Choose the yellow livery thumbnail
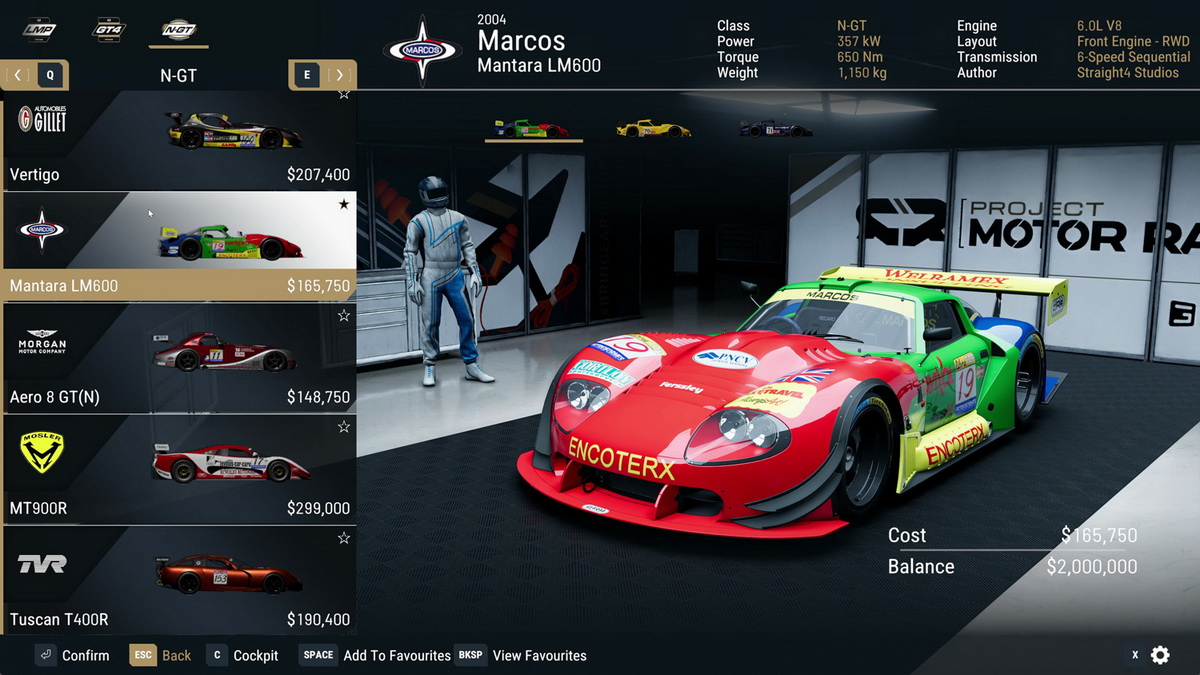The height and width of the screenshot is (675, 1200). point(653,129)
